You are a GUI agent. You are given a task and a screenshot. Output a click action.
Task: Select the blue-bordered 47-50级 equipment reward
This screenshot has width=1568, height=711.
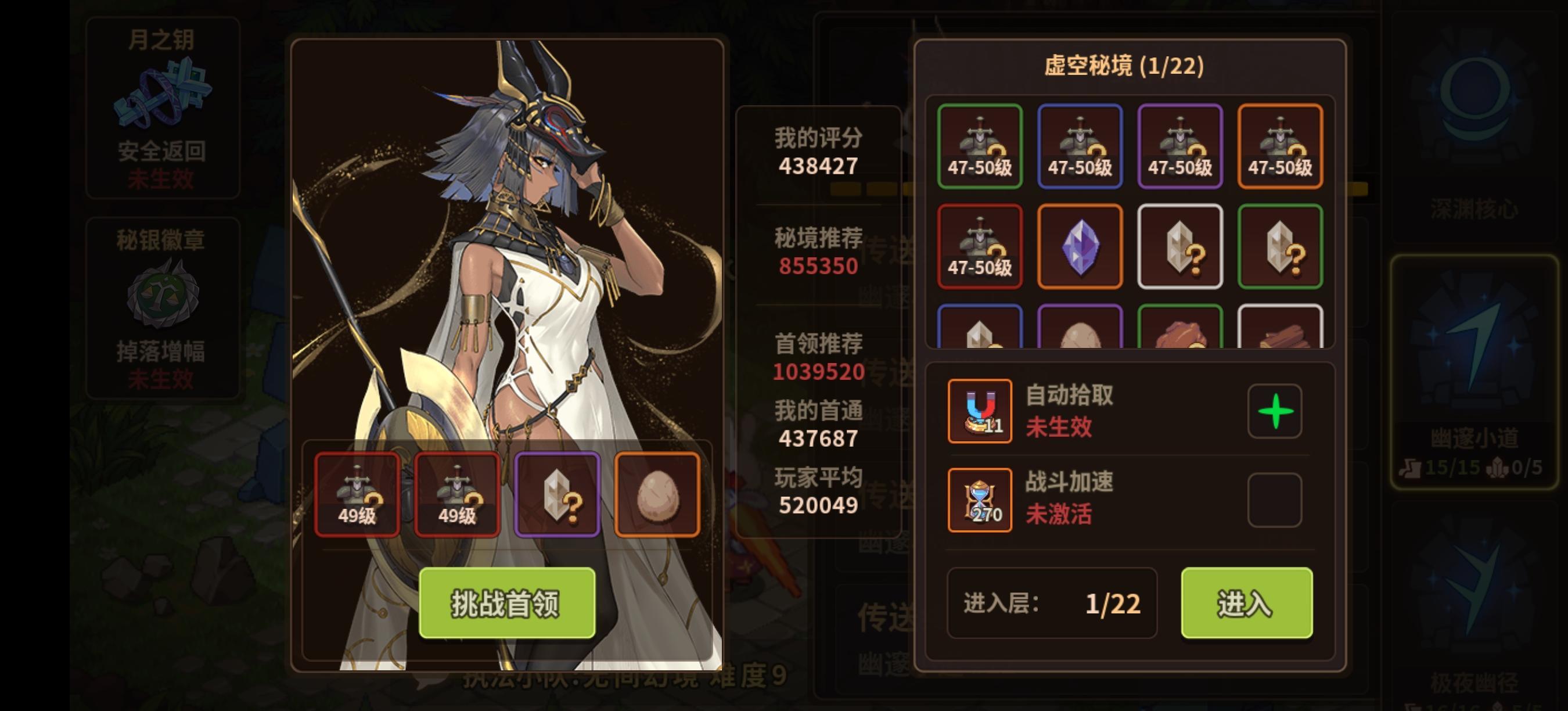click(1080, 146)
